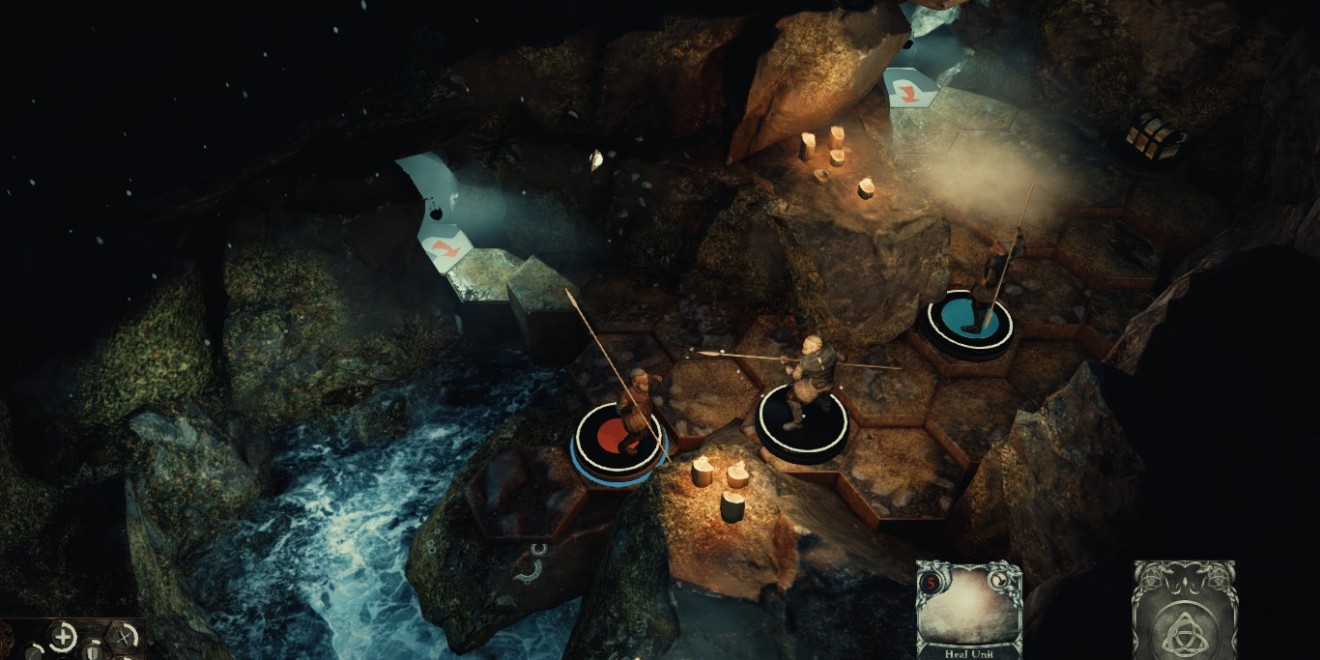Viewport: 1320px width, 660px height.
Task: Open the face-down triquetra card deck
Action: [x=1184, y=610]
